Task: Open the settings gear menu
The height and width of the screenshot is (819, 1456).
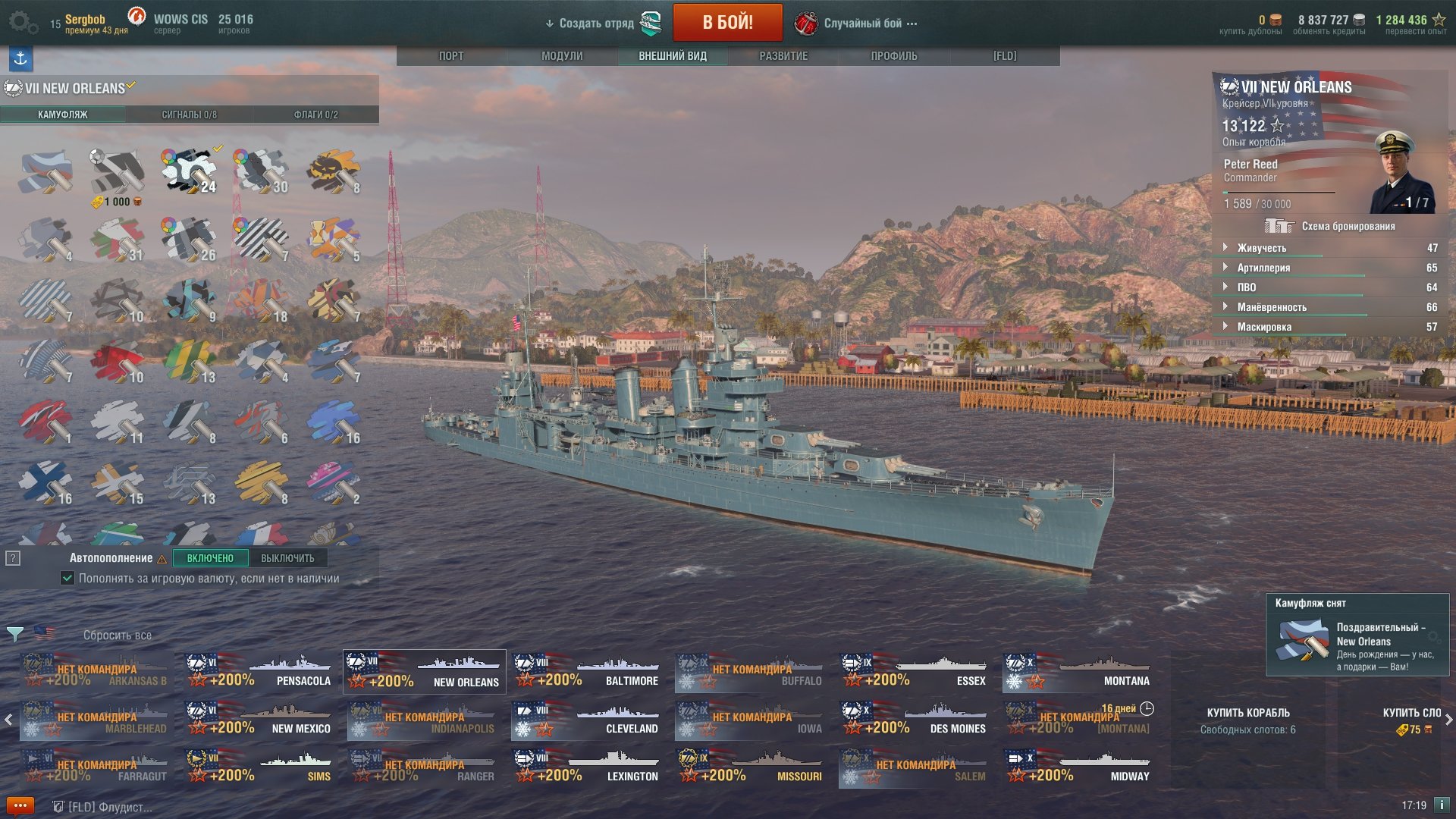Action: (23, 23)
